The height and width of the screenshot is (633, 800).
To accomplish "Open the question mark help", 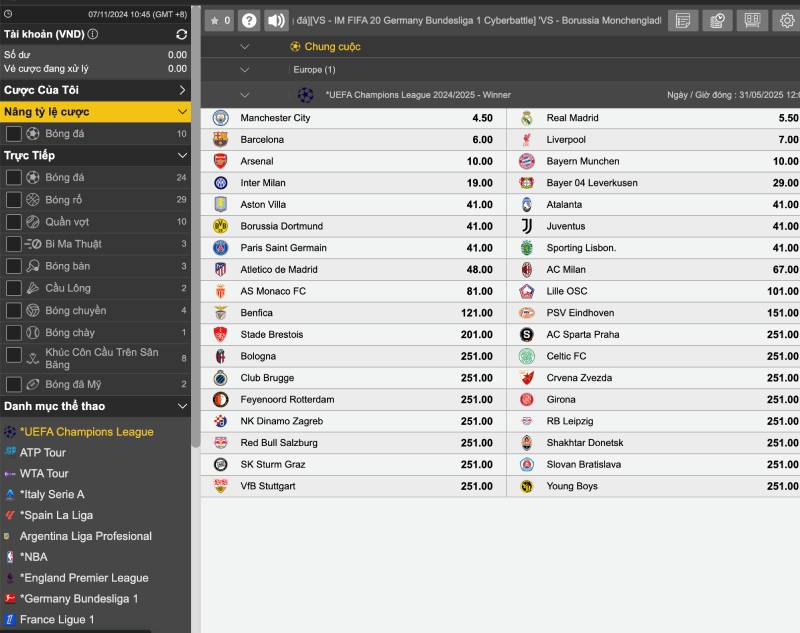I will tap(249, 20).
